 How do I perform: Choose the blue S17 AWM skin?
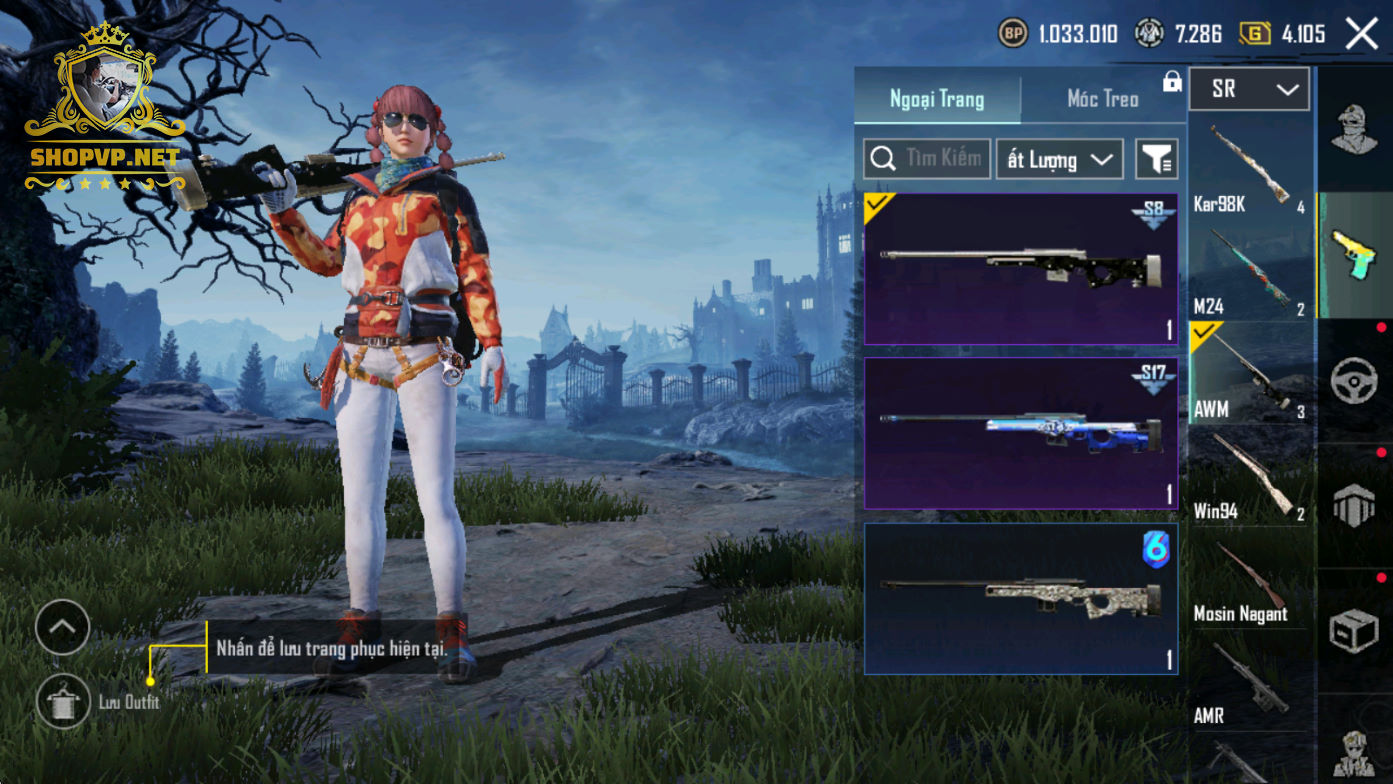1020,433
